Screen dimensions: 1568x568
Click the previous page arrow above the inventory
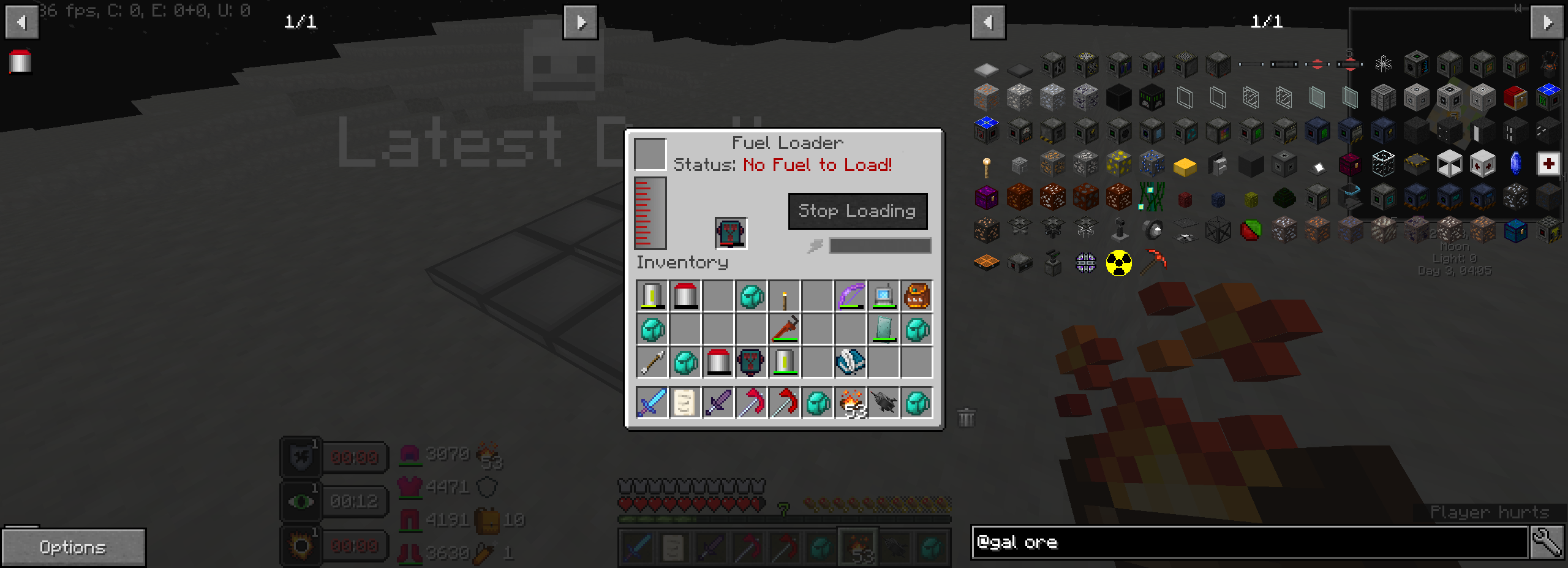click(22, 22)
